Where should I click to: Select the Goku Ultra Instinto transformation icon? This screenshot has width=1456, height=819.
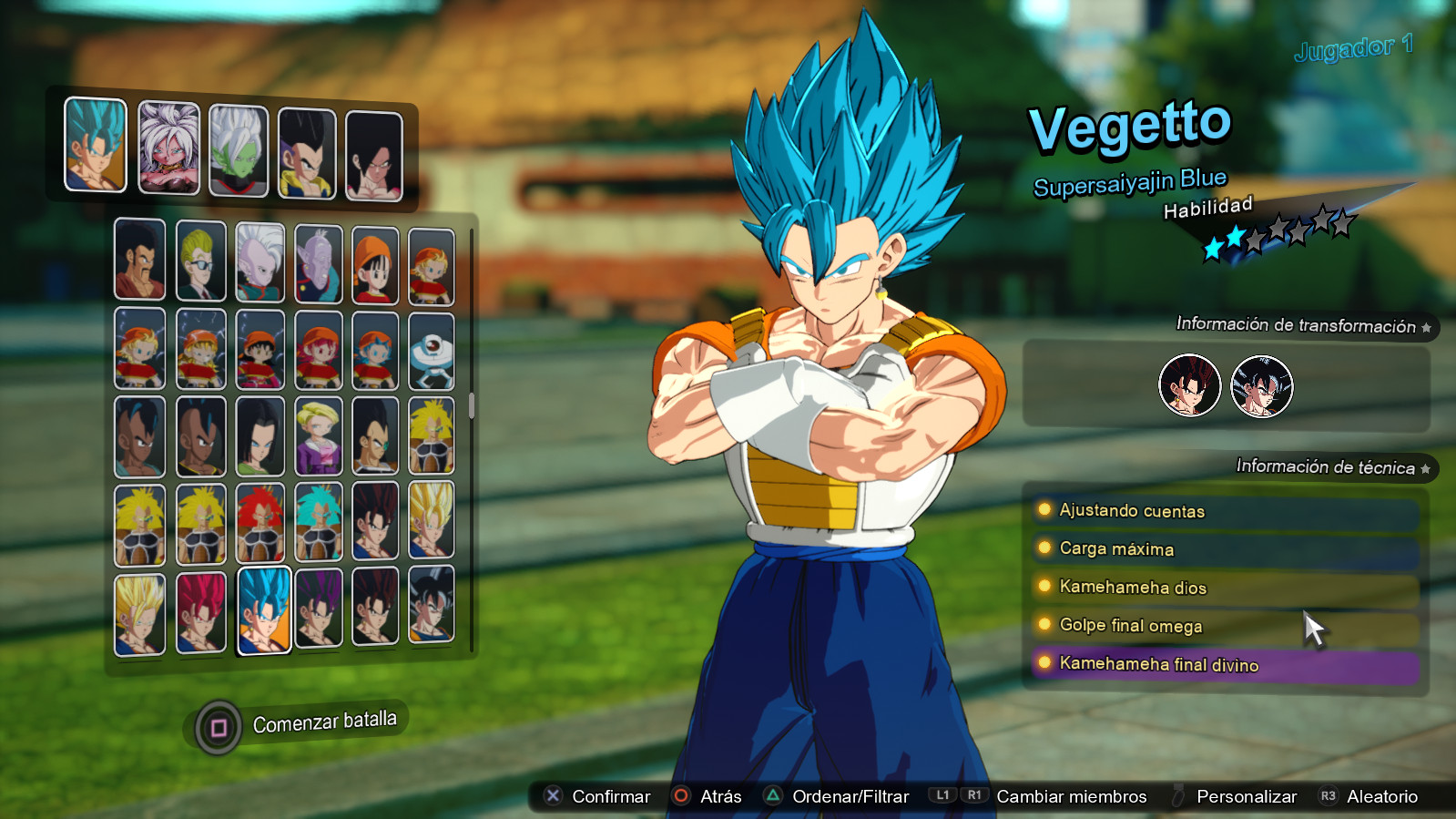1261,385
